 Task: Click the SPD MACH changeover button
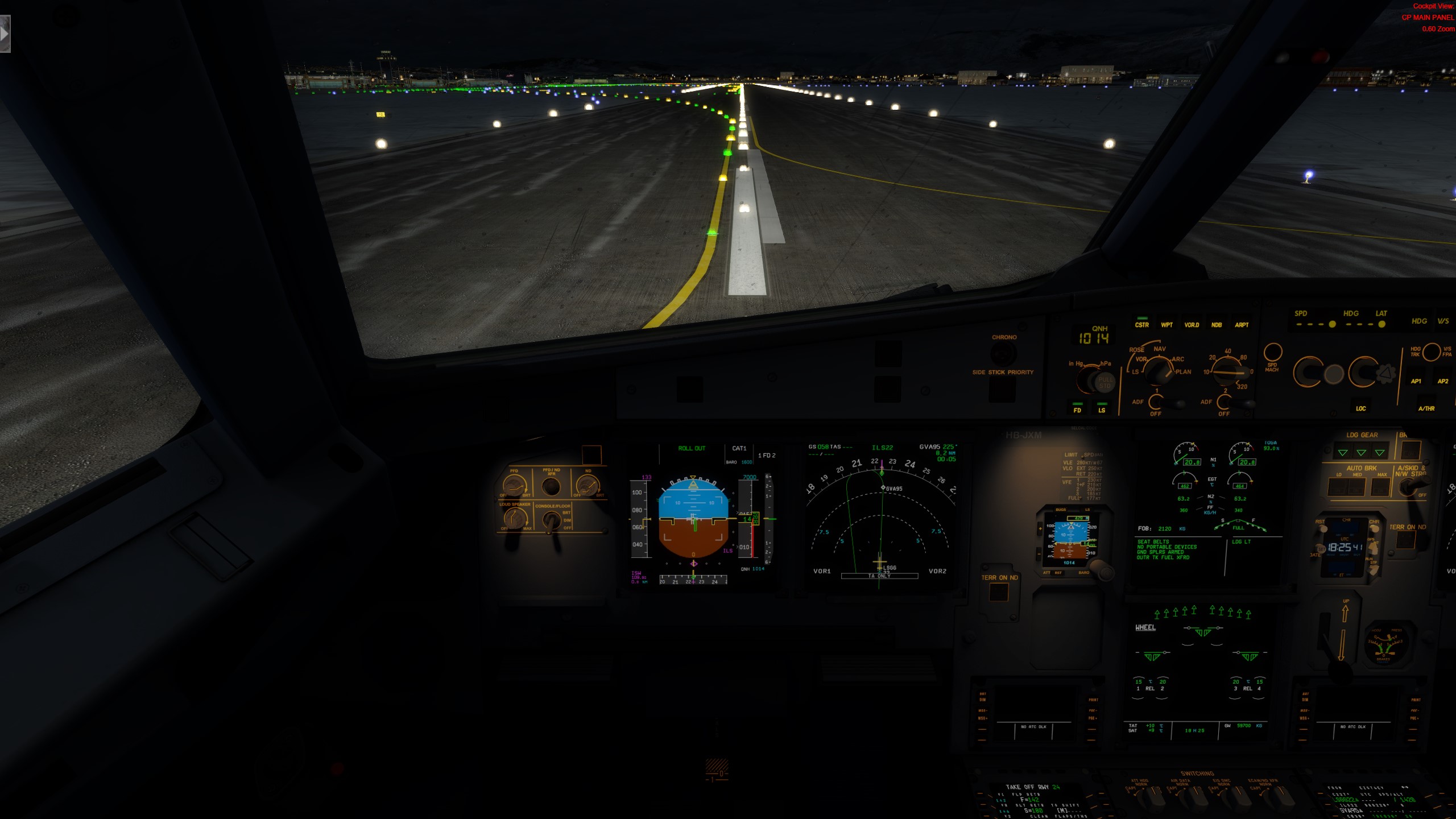tap(1272, 352)
